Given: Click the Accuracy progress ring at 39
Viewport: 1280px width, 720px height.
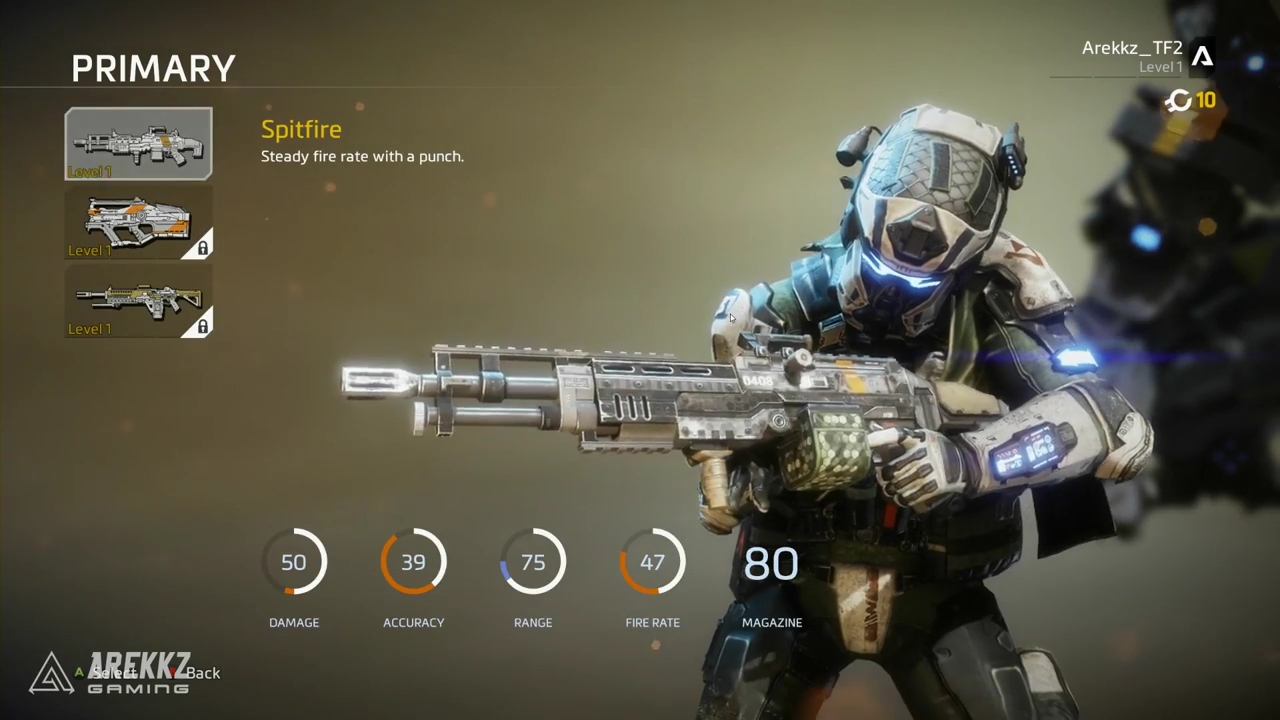Looking at the screenshot, I should click(x=413, y=562).
